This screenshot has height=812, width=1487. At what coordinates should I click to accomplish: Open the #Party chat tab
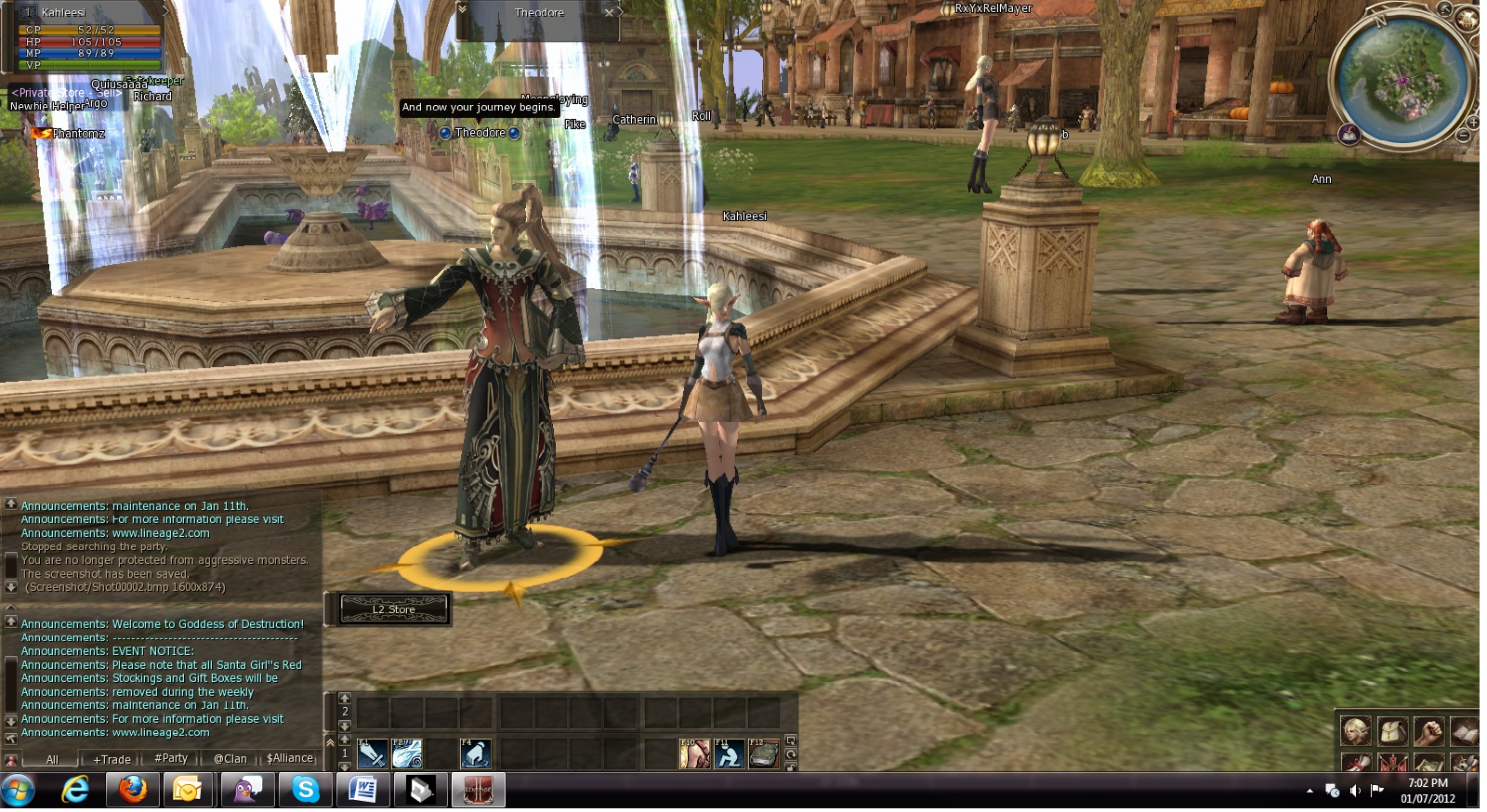click(x=171, y=759)
